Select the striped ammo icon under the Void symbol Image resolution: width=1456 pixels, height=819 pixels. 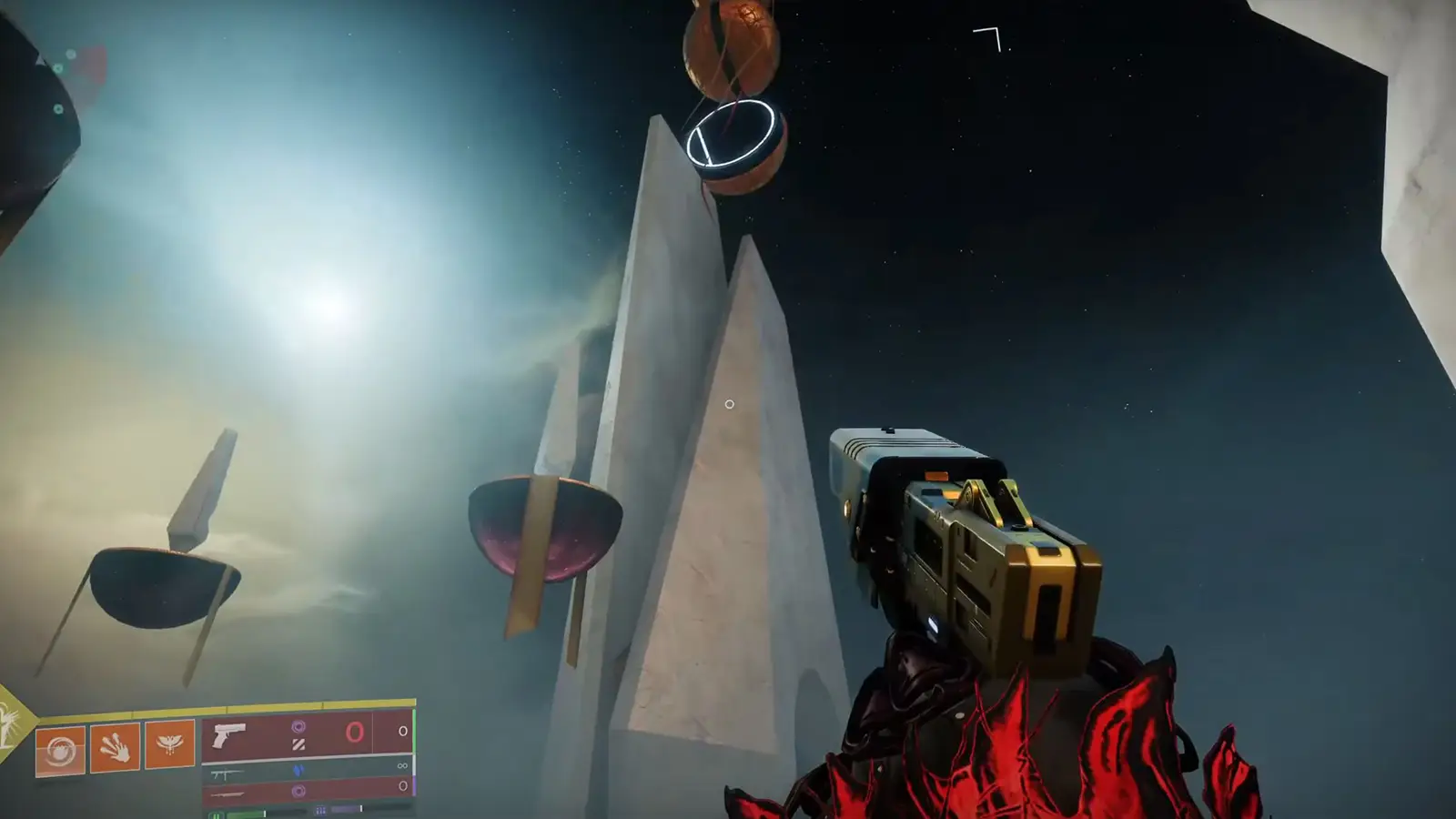298,743
